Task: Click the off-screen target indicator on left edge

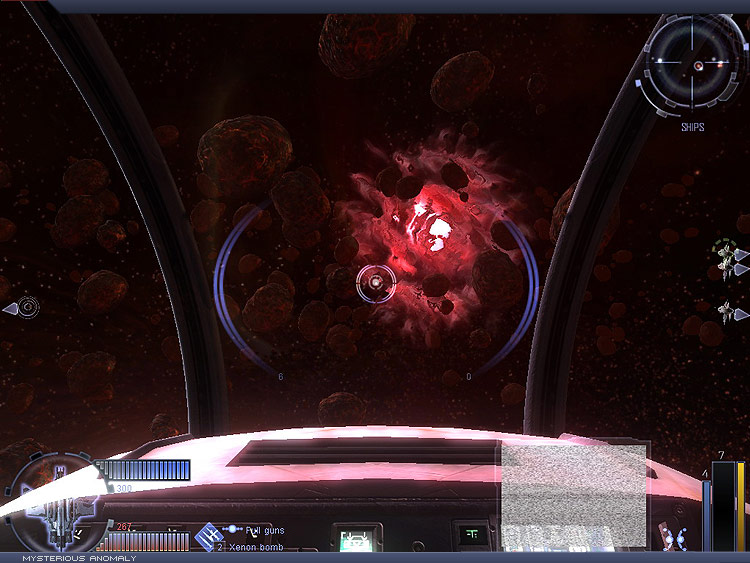Action: click(x=26, y=308)
